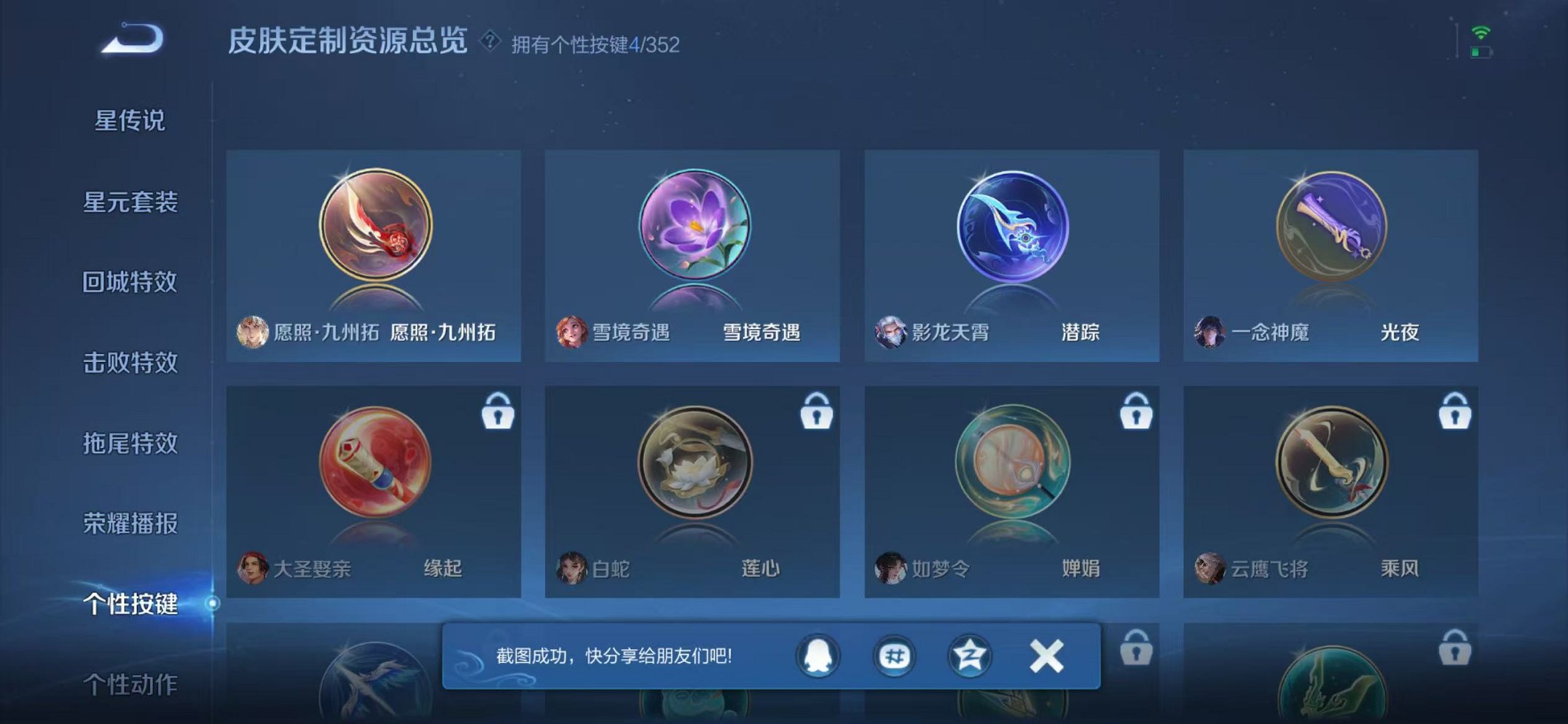
Task: Open the 回城特效 category
Action: coord(131,283)
